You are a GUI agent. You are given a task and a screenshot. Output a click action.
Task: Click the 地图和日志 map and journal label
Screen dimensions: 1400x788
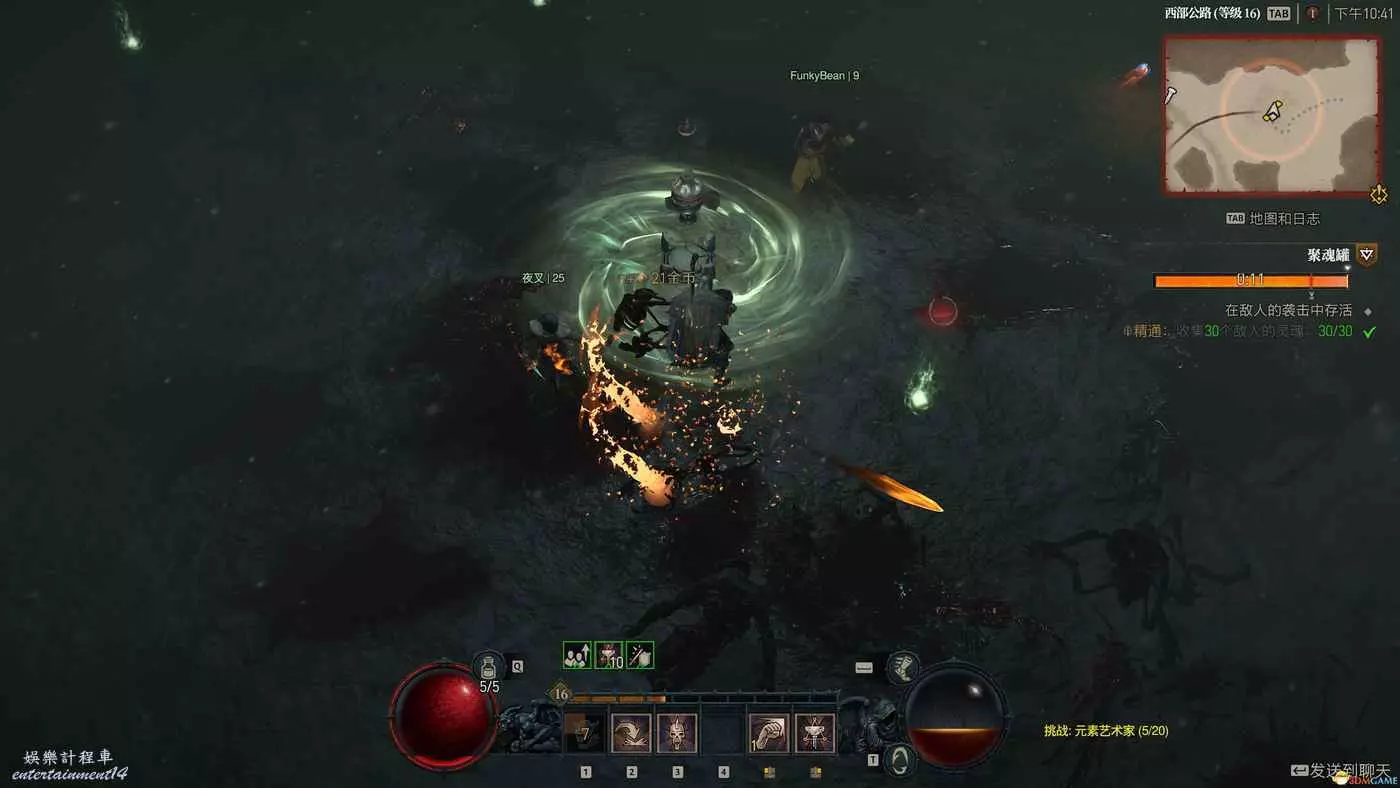click(x=1284, y=218)
